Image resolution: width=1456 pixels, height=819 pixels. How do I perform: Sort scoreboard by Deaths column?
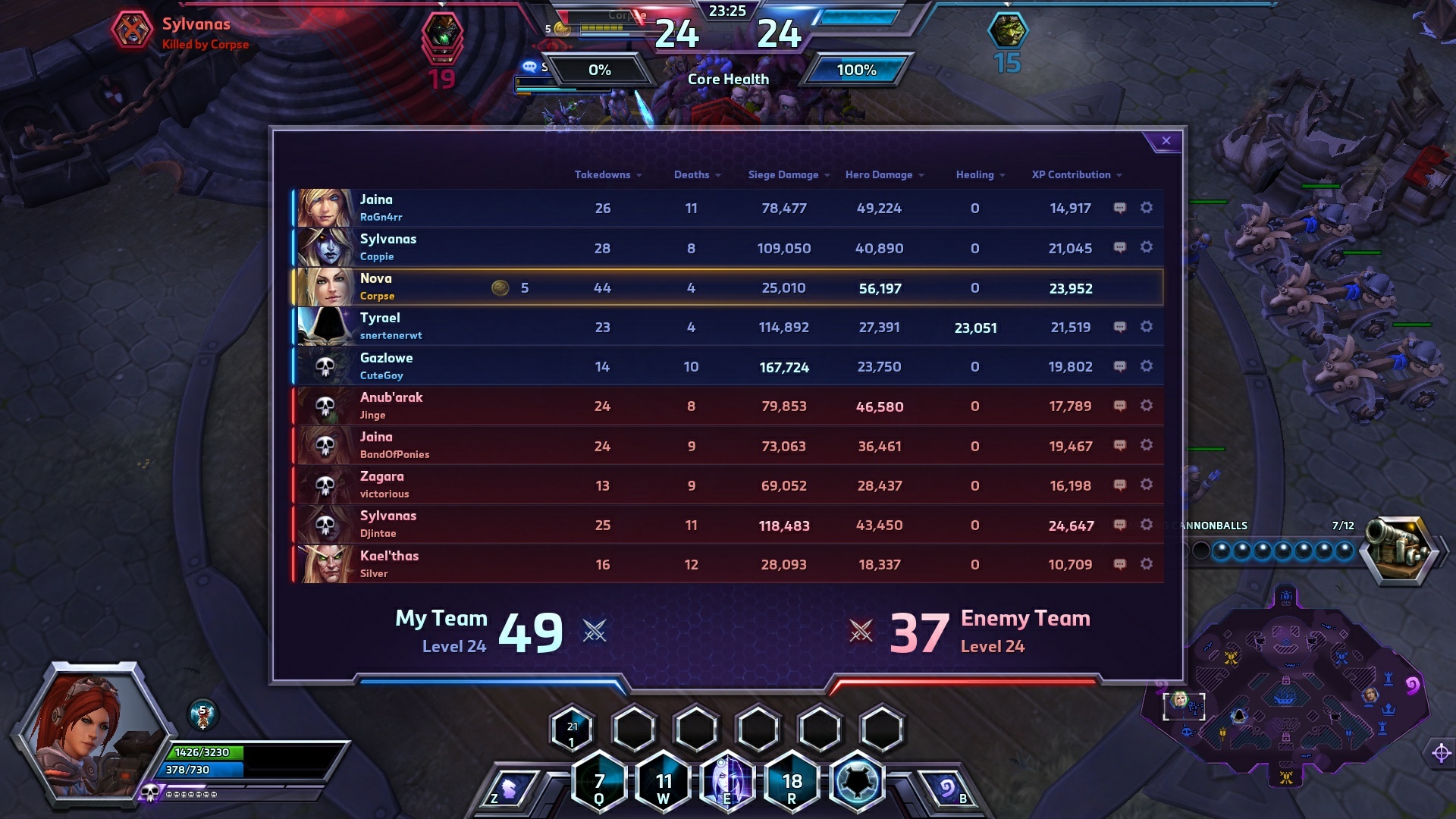pos(696,175)
